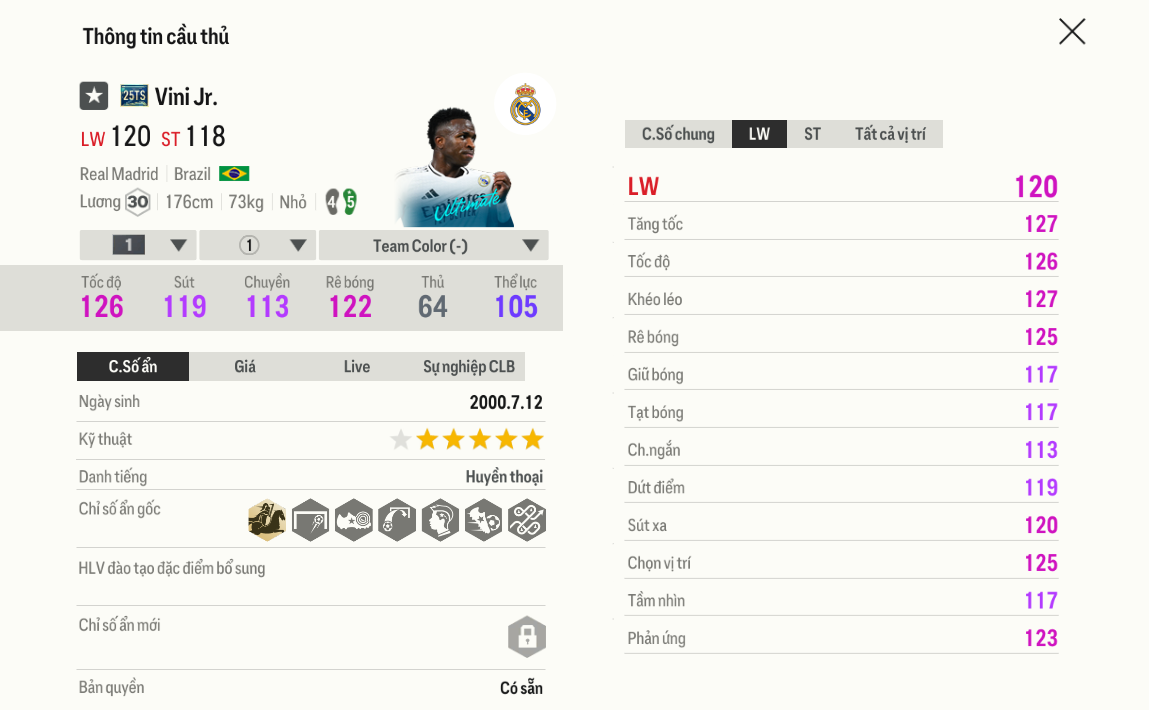This screenshot has width=1149, height=710.
Task: Open the Tất cả vị trí tab
Action: (890, 134)
